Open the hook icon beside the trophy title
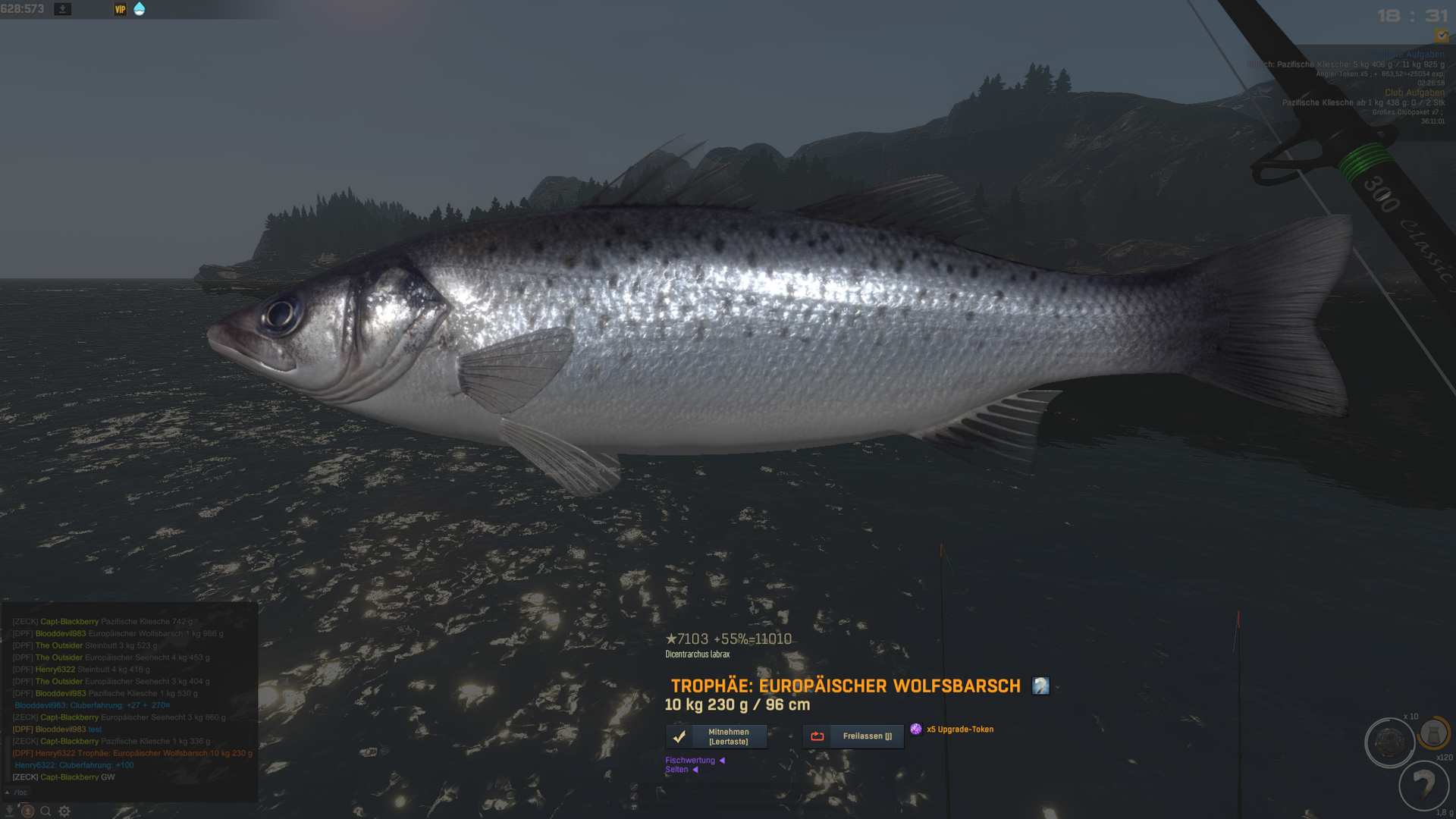Viewport: 1456px width, 819px height. 1040,686
